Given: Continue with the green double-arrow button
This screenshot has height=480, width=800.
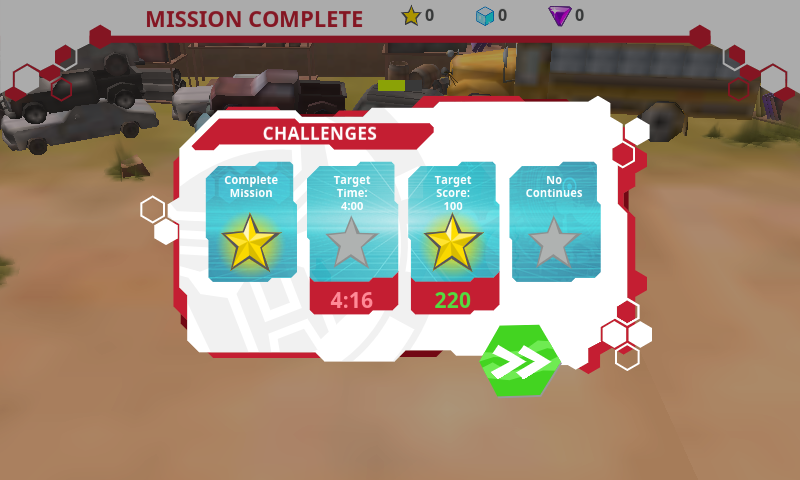Looking at the screenshot, I should click(520, 360).
